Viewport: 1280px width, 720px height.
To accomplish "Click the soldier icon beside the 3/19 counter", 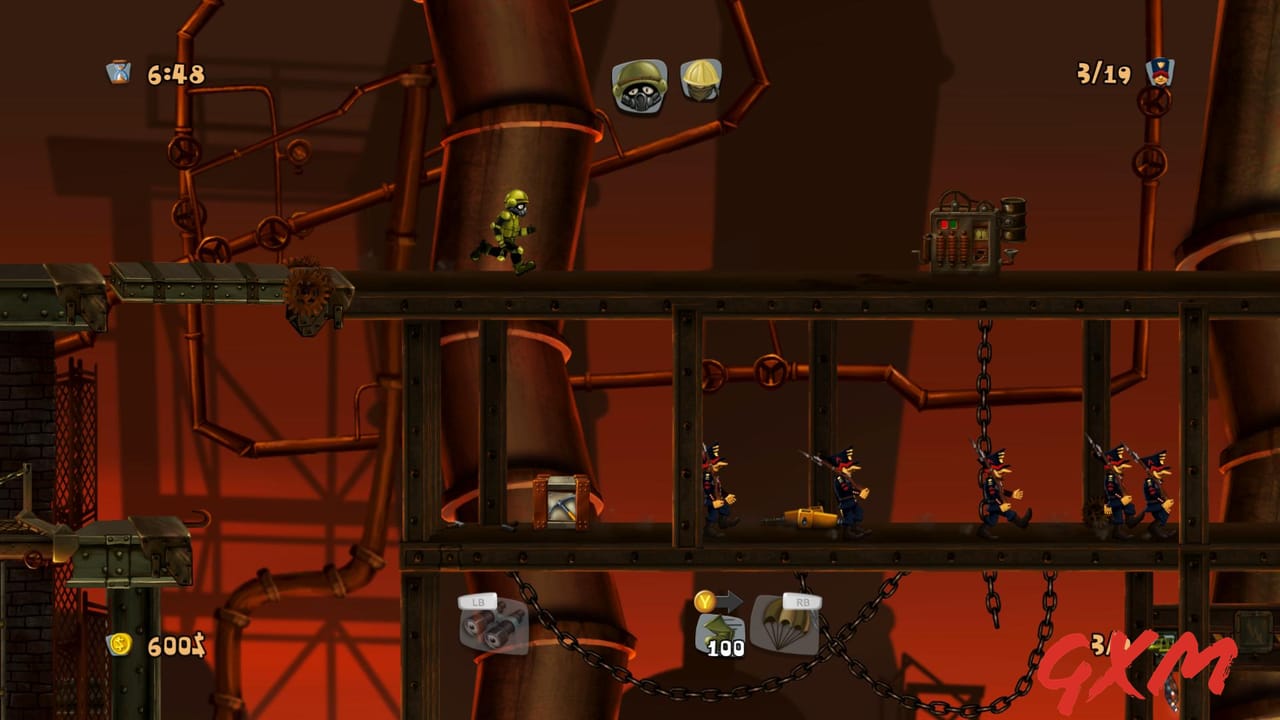I will (1158, 71).
